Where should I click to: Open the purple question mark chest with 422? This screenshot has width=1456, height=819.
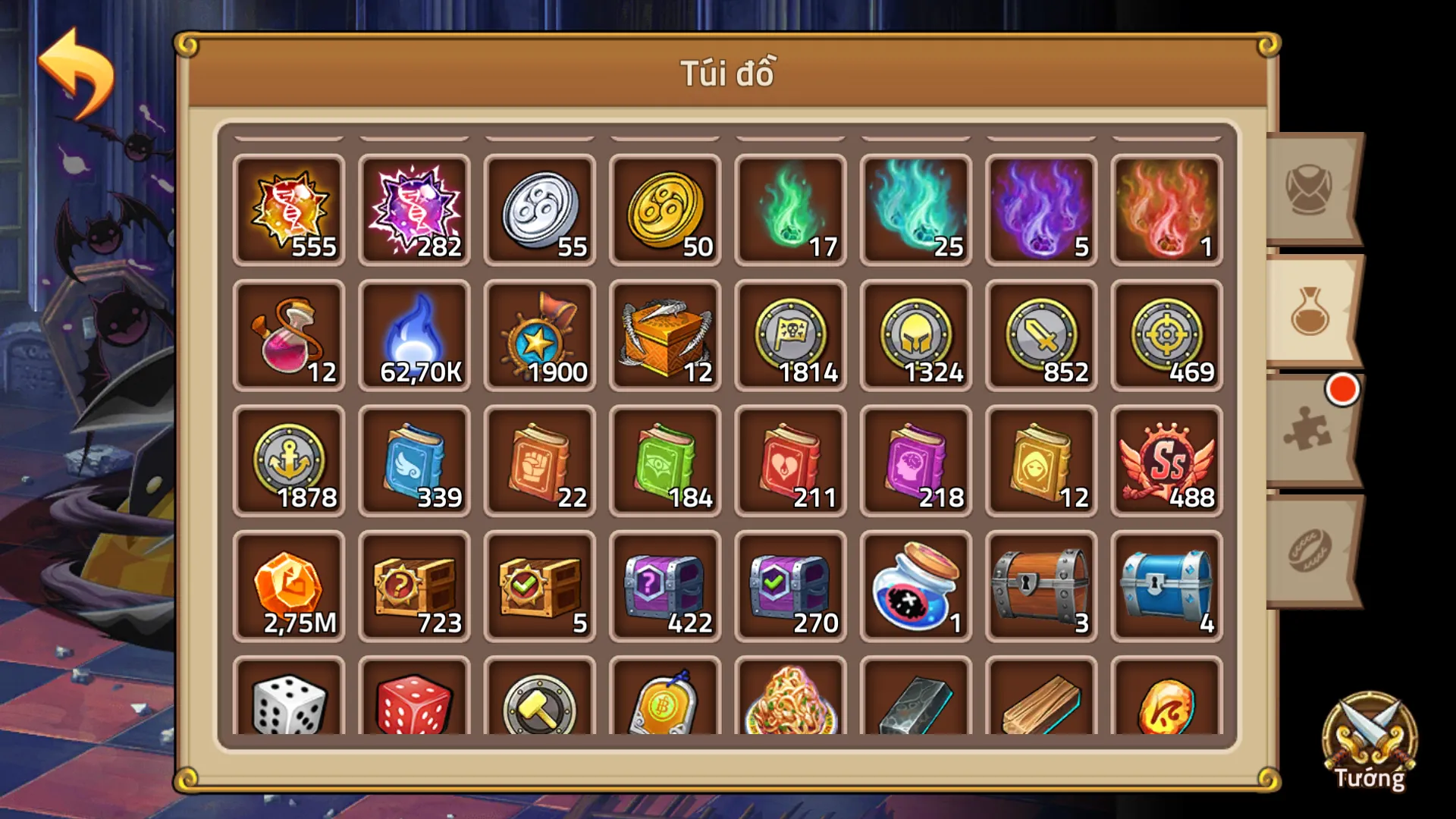pos(664,588)
